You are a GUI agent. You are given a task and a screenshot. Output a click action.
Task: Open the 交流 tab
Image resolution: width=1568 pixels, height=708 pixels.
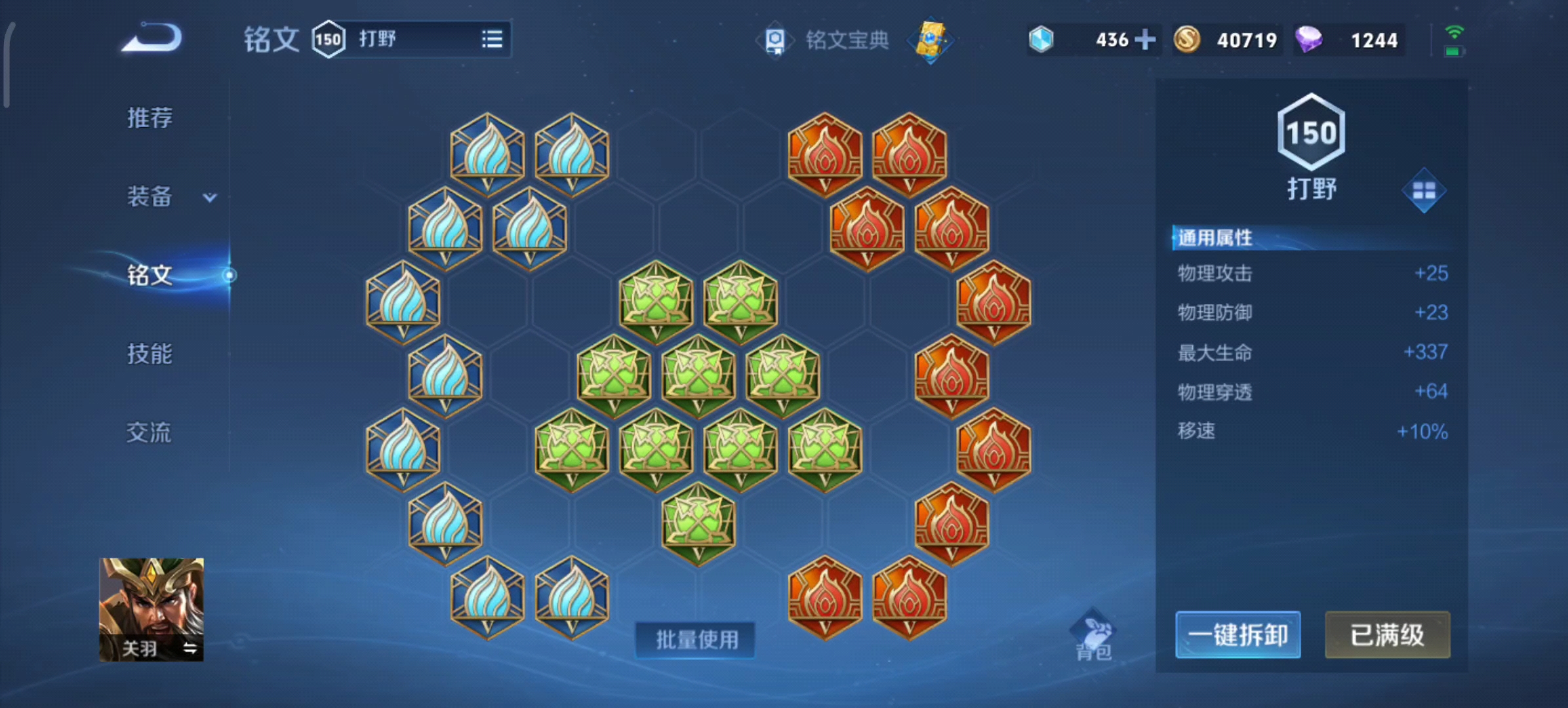[x=150, y=433]
